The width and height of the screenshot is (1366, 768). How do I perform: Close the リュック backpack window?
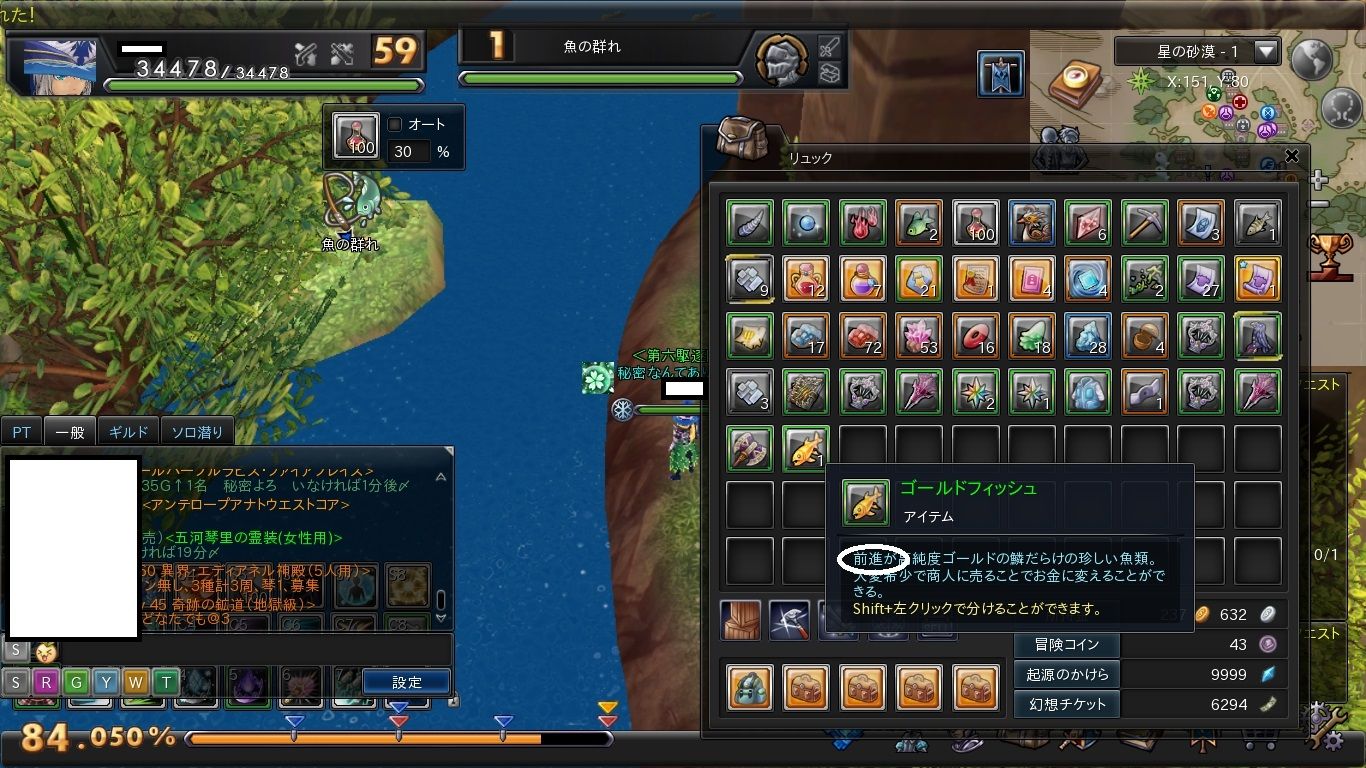pyautogui.click(x=1292, y=157)
